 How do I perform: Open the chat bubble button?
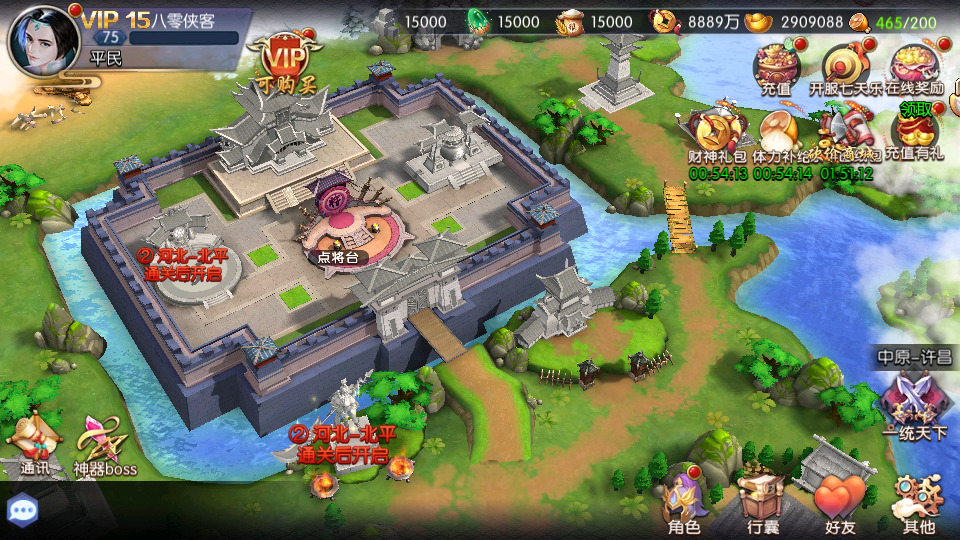tap(22, 510)
